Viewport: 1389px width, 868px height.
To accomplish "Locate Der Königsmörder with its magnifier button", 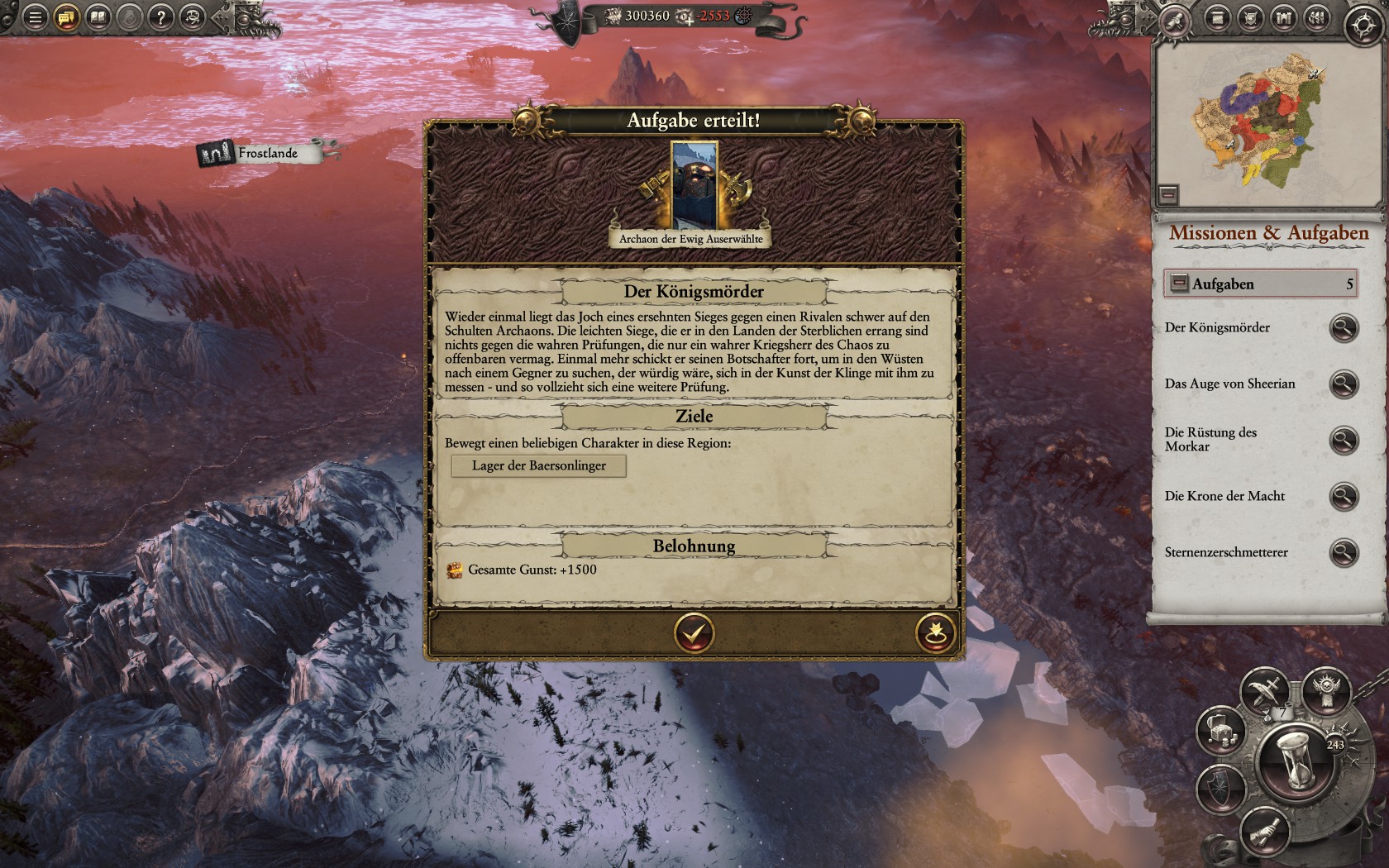I will [x=1344, y=328].
